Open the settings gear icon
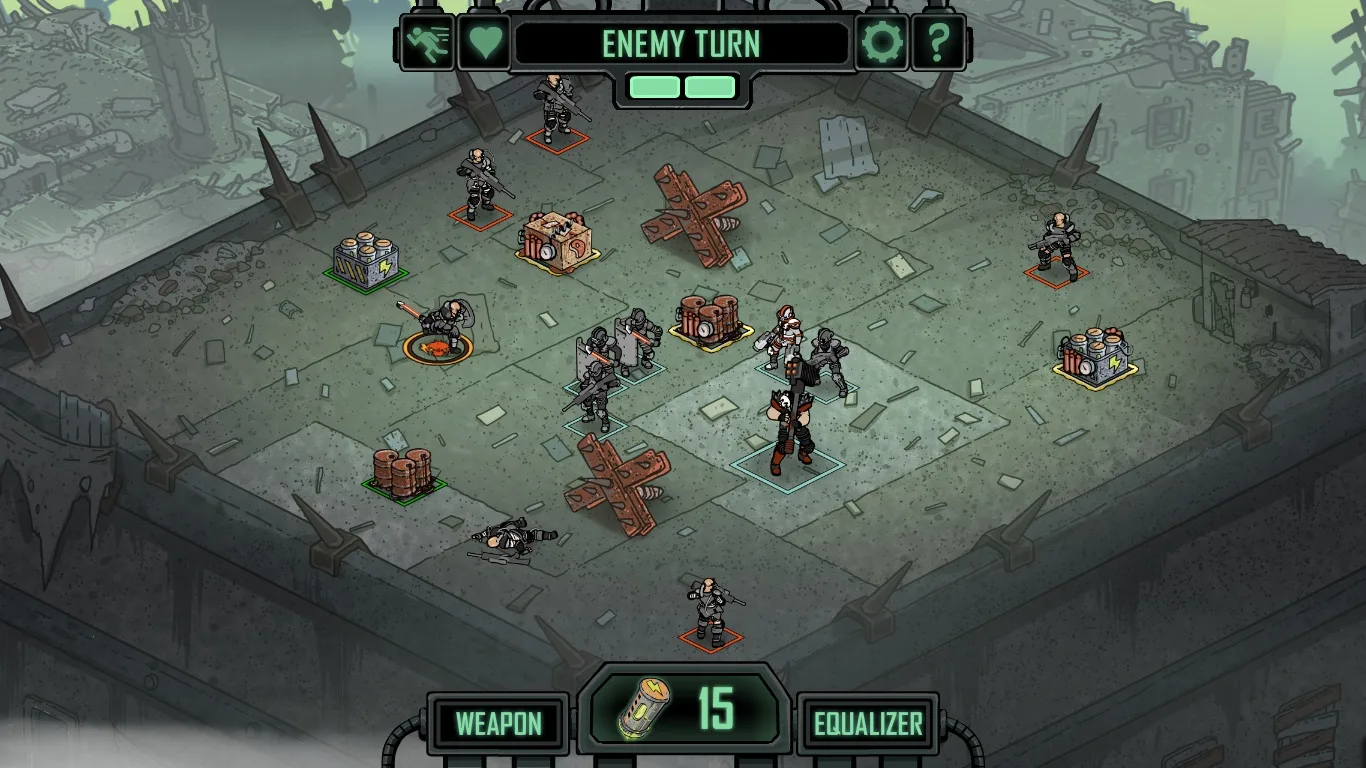1366x768 pixels. click(x=882, y=42)
